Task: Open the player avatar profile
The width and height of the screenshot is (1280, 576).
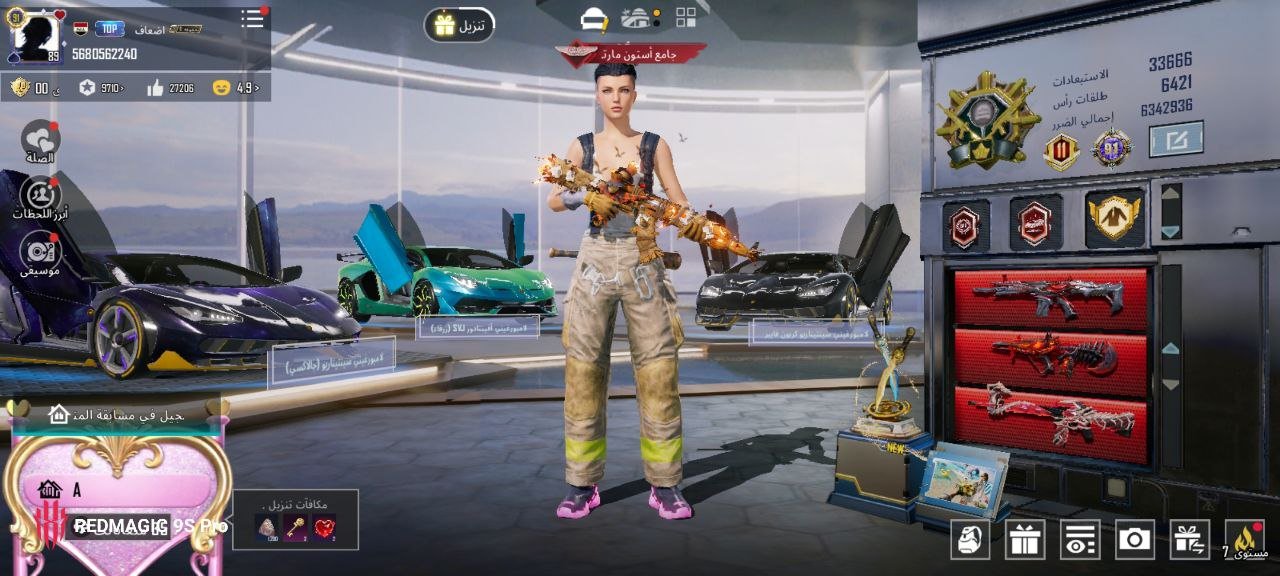Action: click(36, 36)
